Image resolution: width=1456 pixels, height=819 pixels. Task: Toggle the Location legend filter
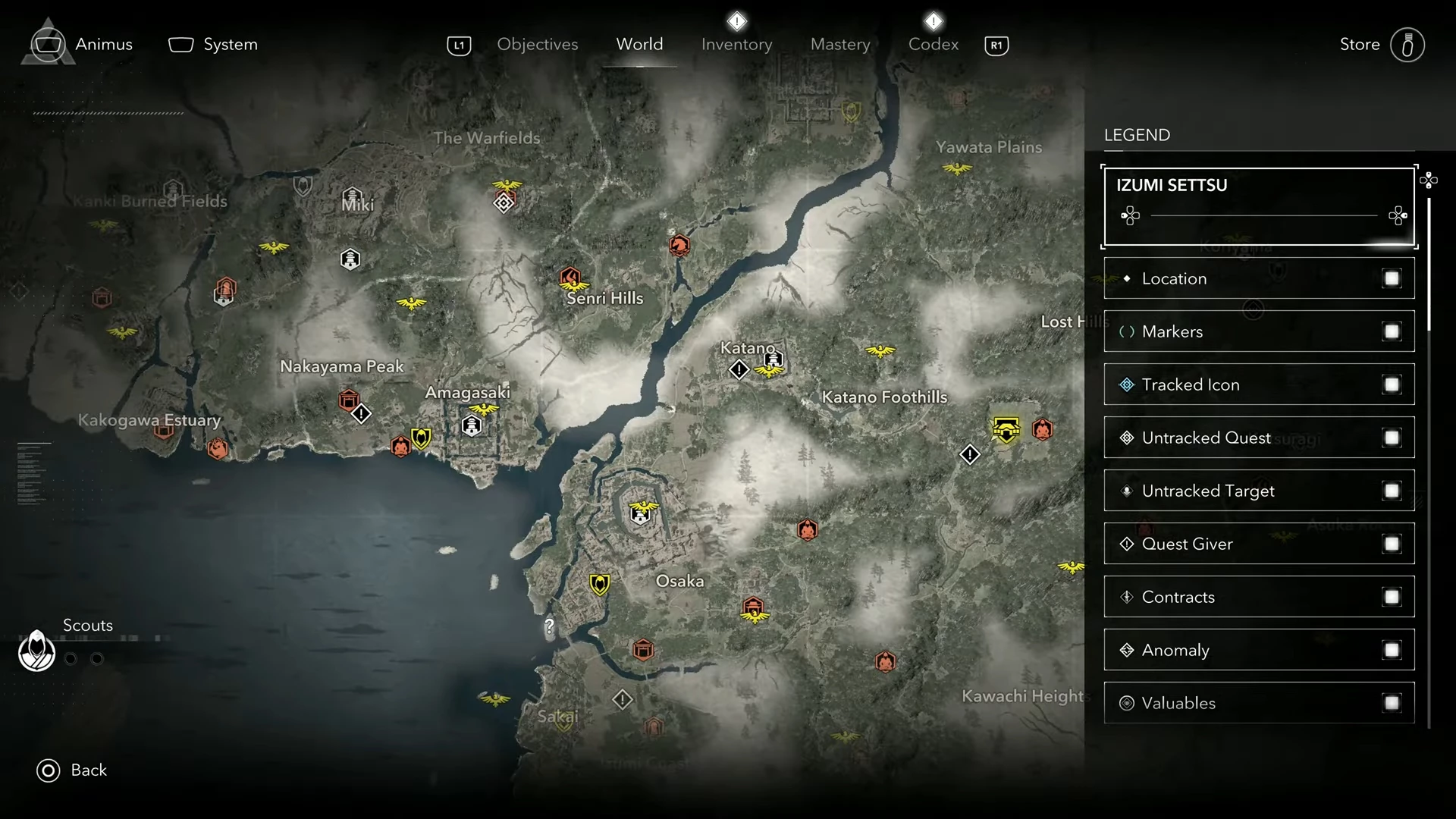(1391, 278)
